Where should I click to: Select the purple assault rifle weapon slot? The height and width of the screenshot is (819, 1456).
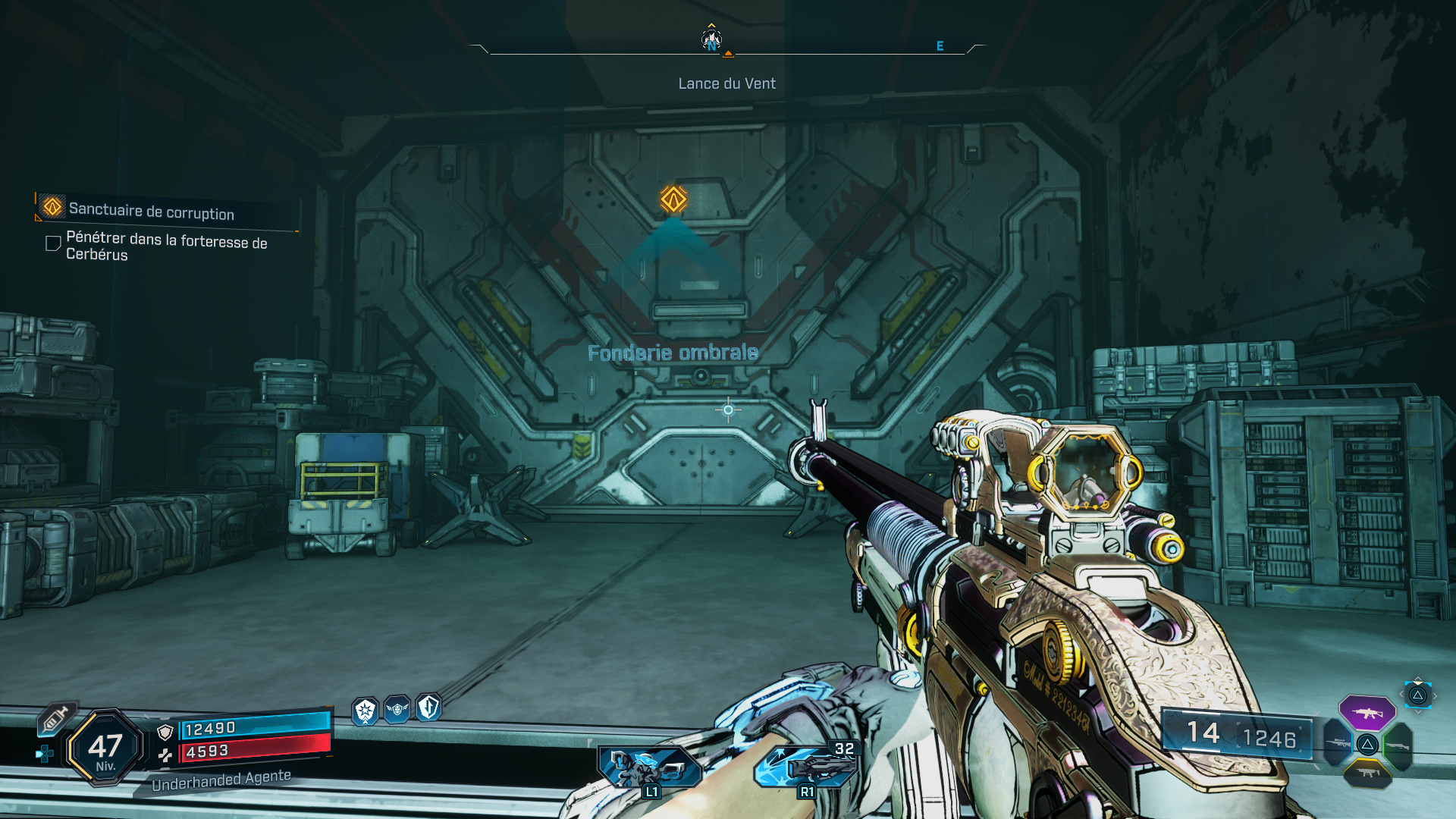(1367, 713)
